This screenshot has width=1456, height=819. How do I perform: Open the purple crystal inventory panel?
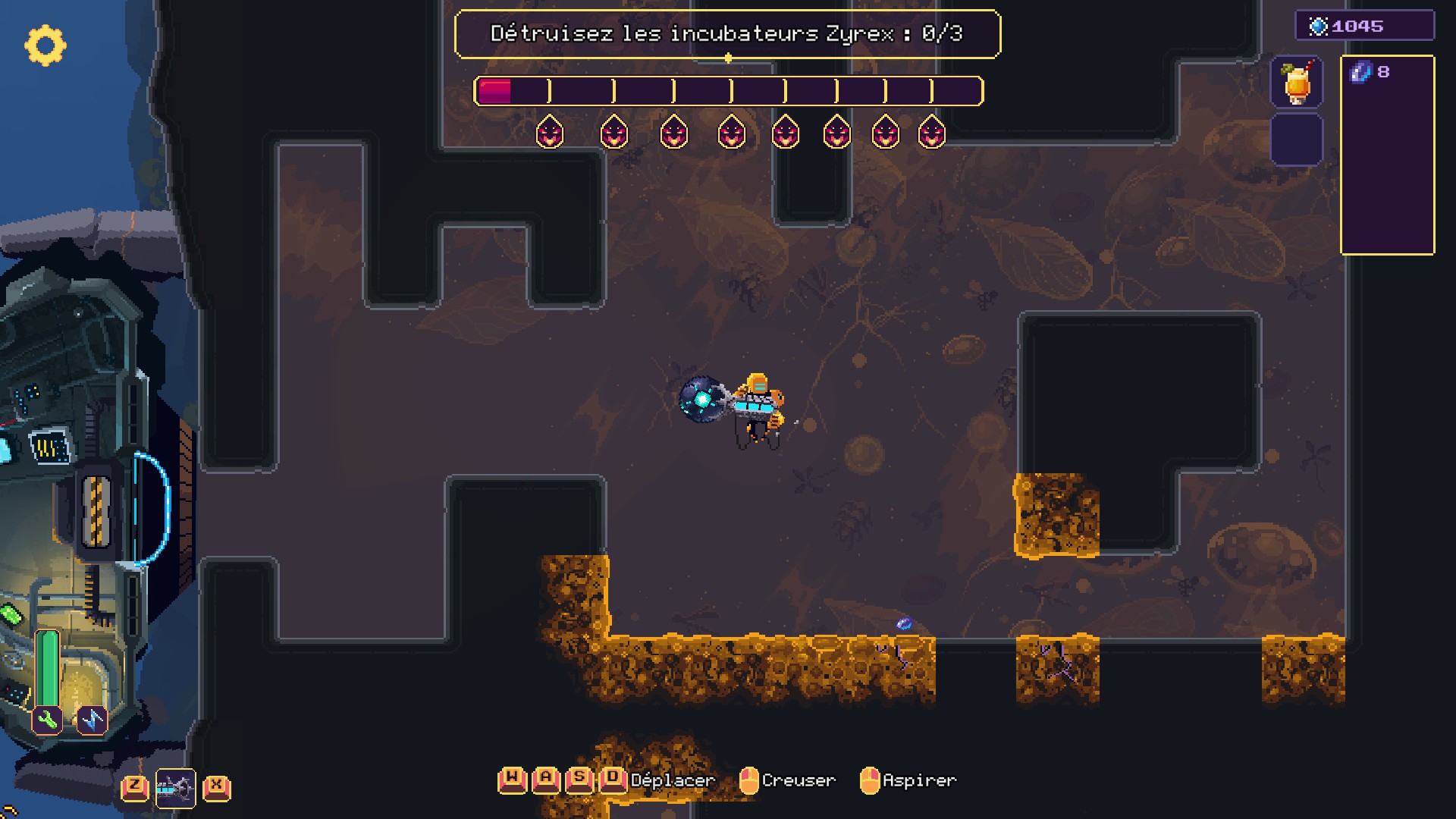coord(1387,155)
